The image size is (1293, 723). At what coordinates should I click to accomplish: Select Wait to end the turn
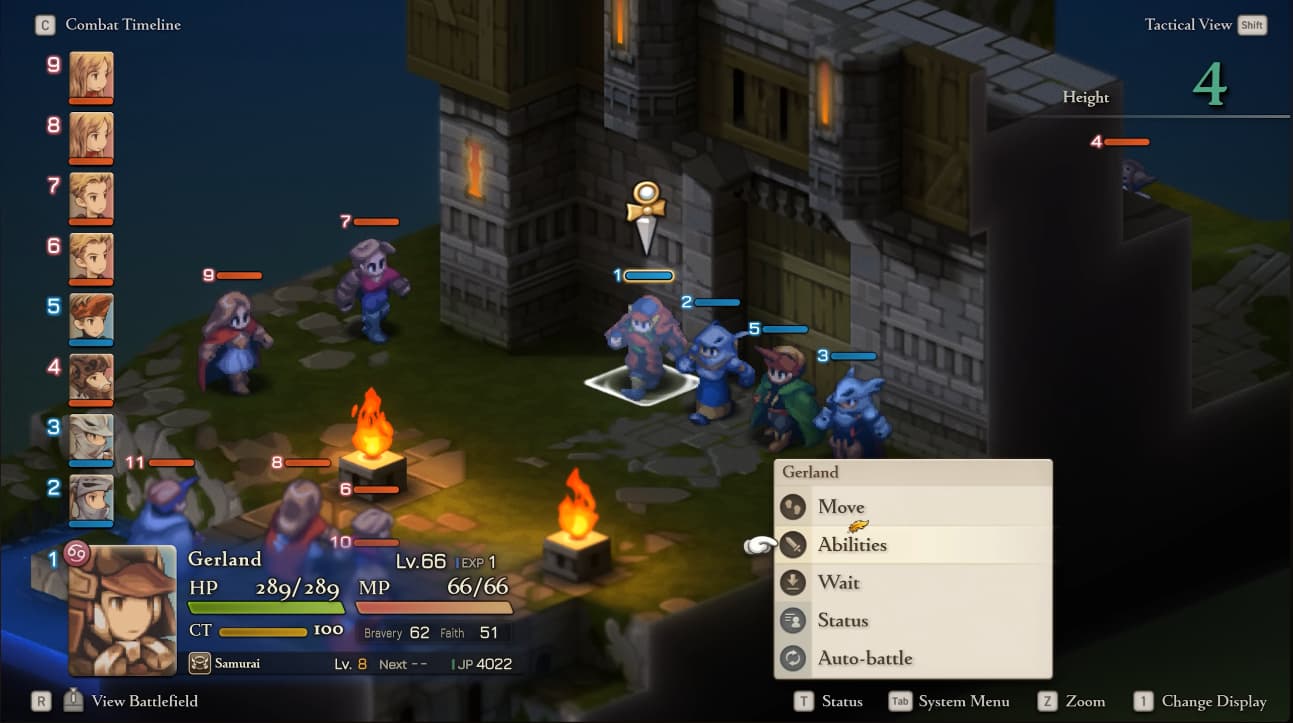(x=838, y=583)
